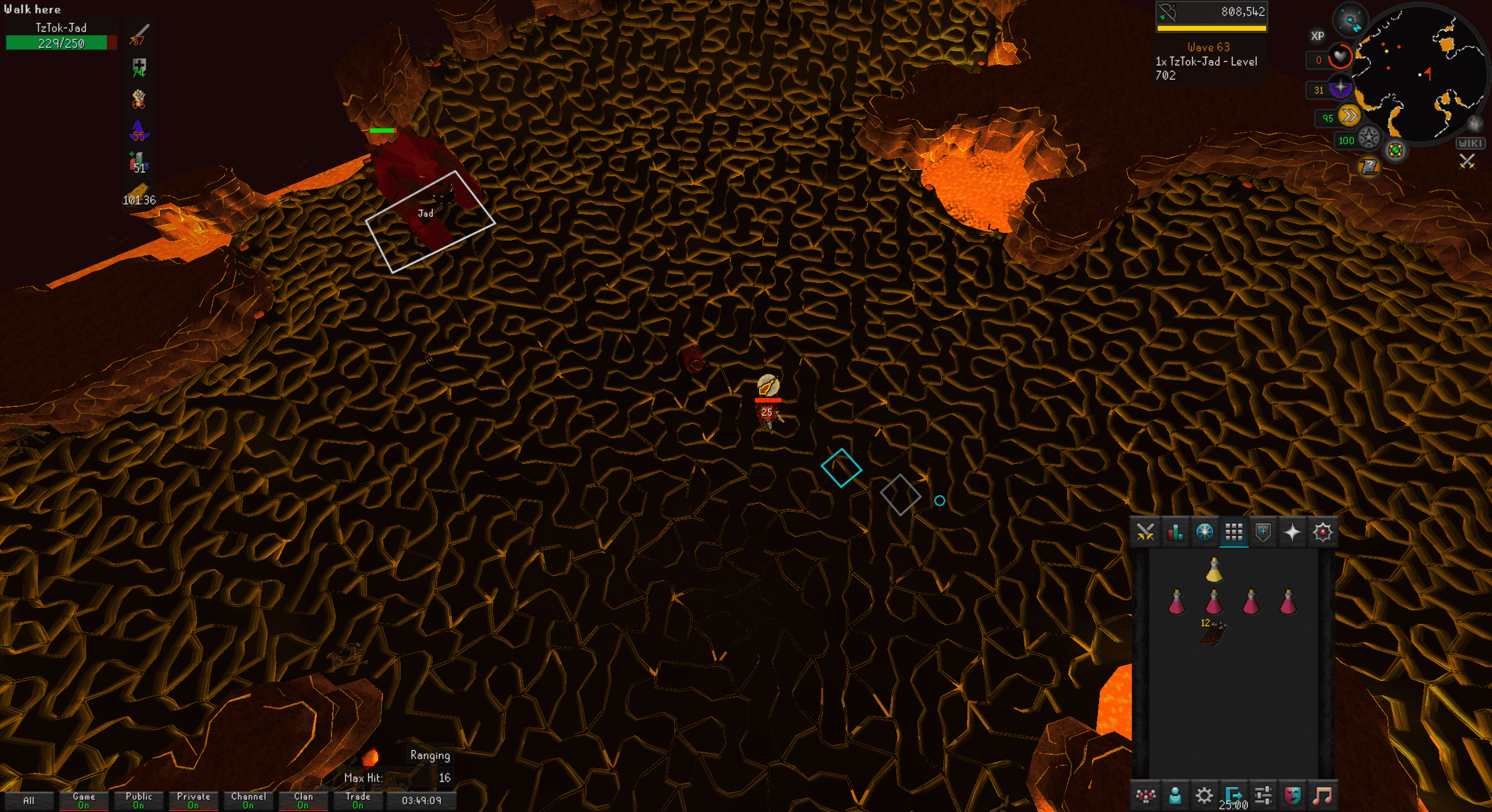
Task: Open the Quest List tab
Action: tap(1204, 532)
